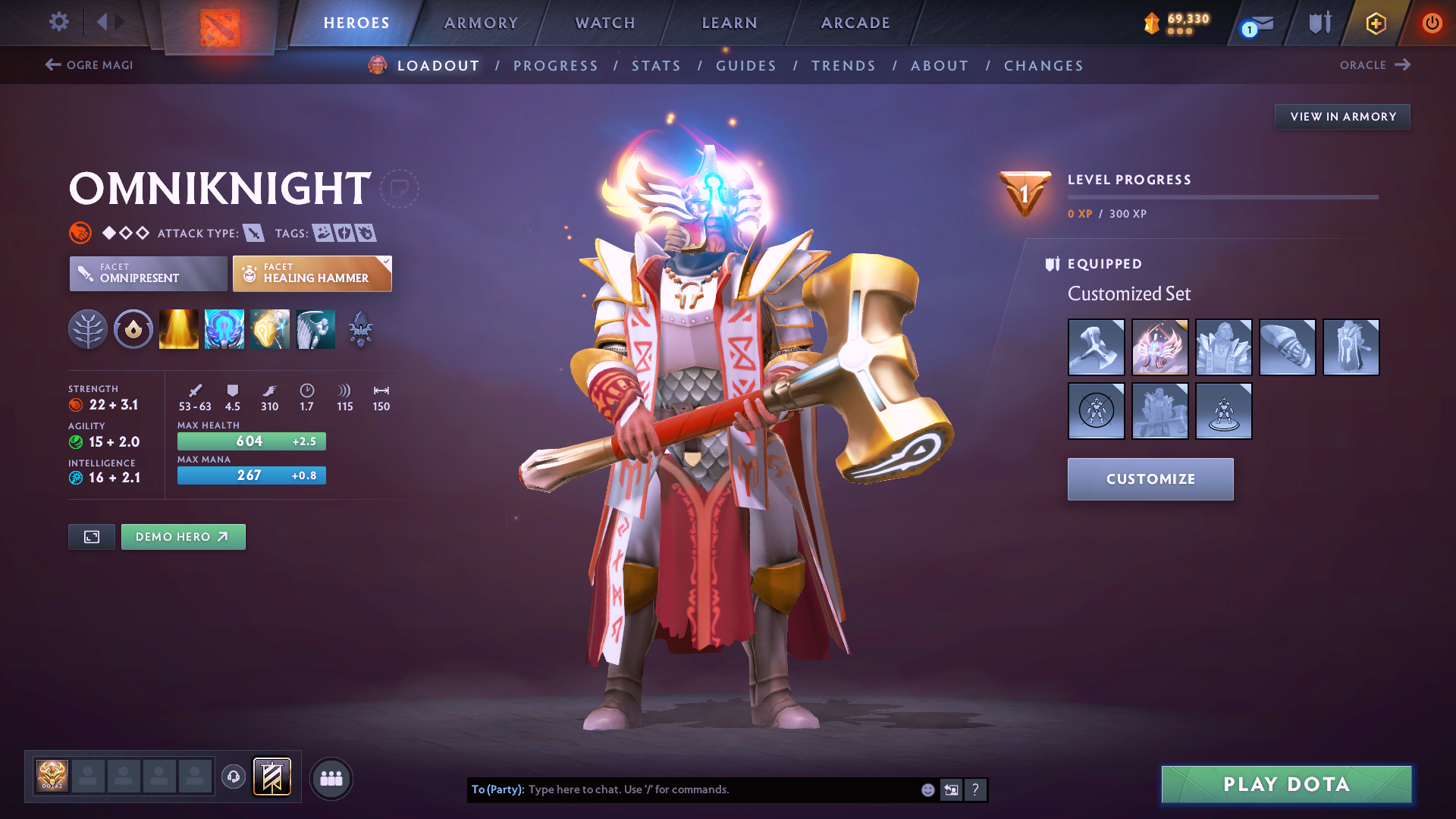This screenshot has height=819, width=1456.
Task: Toggle the innate ability indicator
Action: [x=133, y=329]
